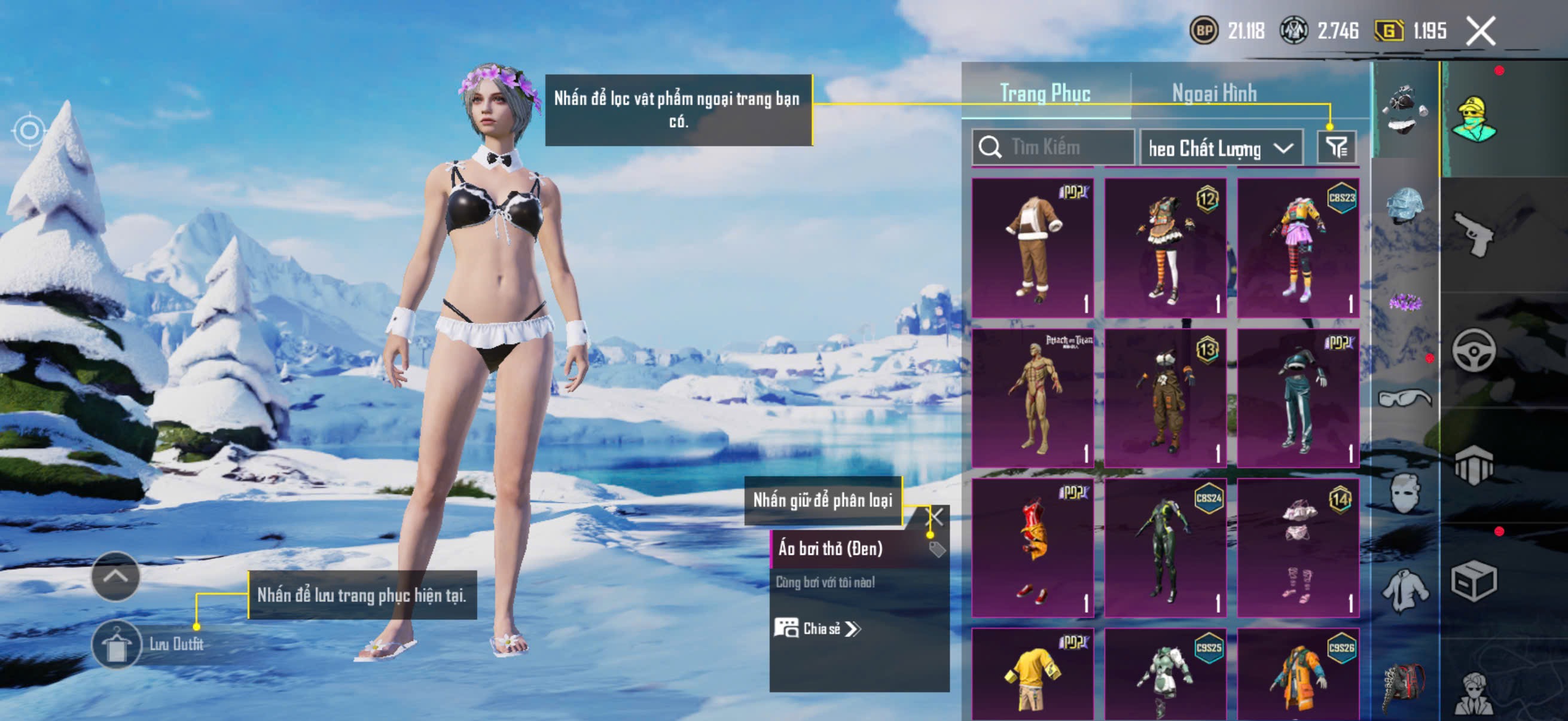Save the current look with Lưu Outfit
This screenshot has height=721, width=1568.
point(117,644)
